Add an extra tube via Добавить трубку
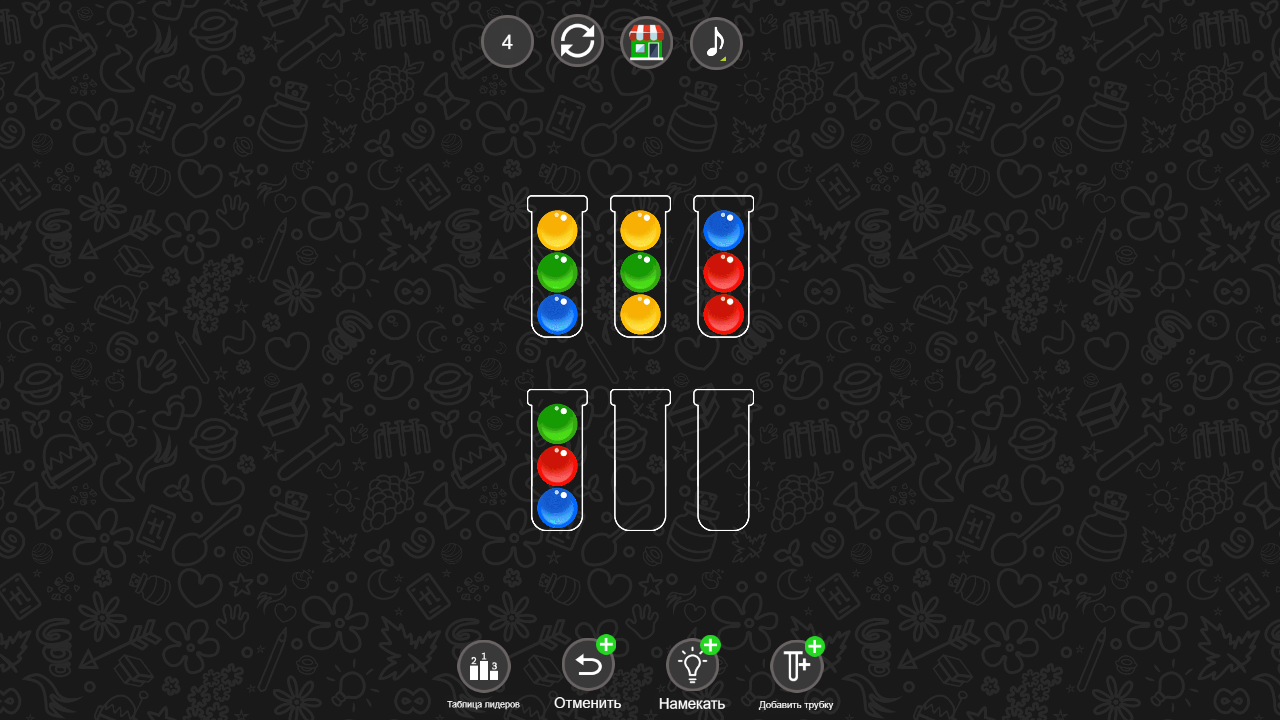 click(795, 665)
